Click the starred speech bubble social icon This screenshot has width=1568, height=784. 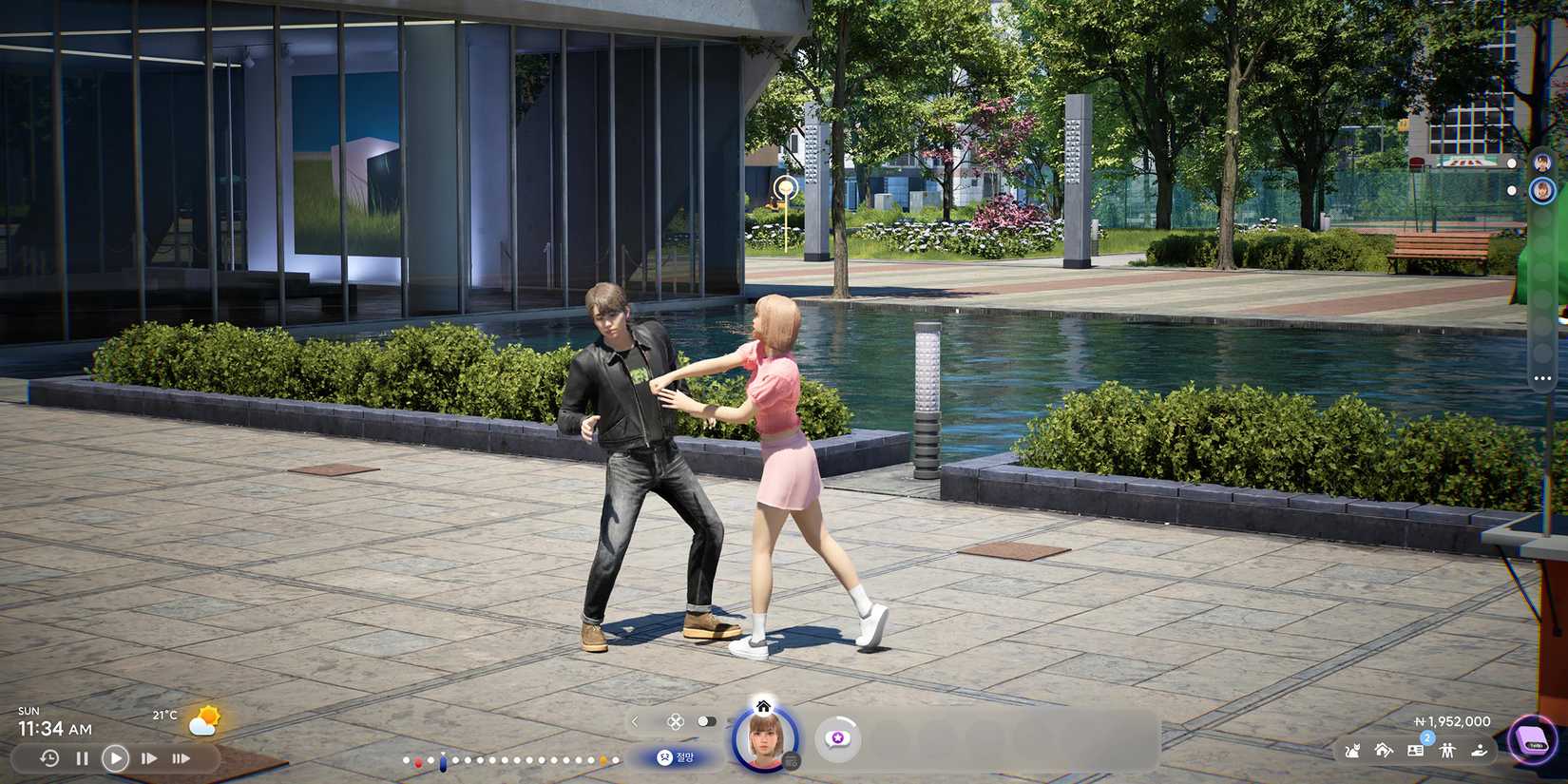pyautogui.click(x=836, y=737)
